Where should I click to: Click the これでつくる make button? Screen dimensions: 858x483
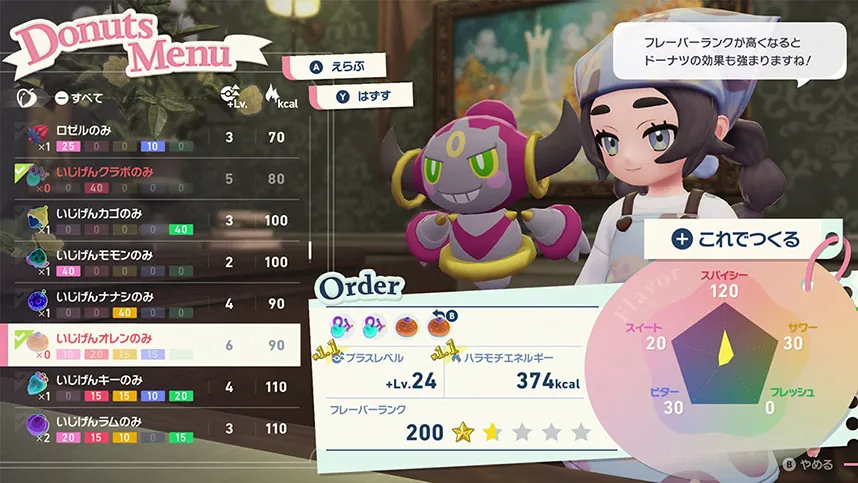pos(735,239)
